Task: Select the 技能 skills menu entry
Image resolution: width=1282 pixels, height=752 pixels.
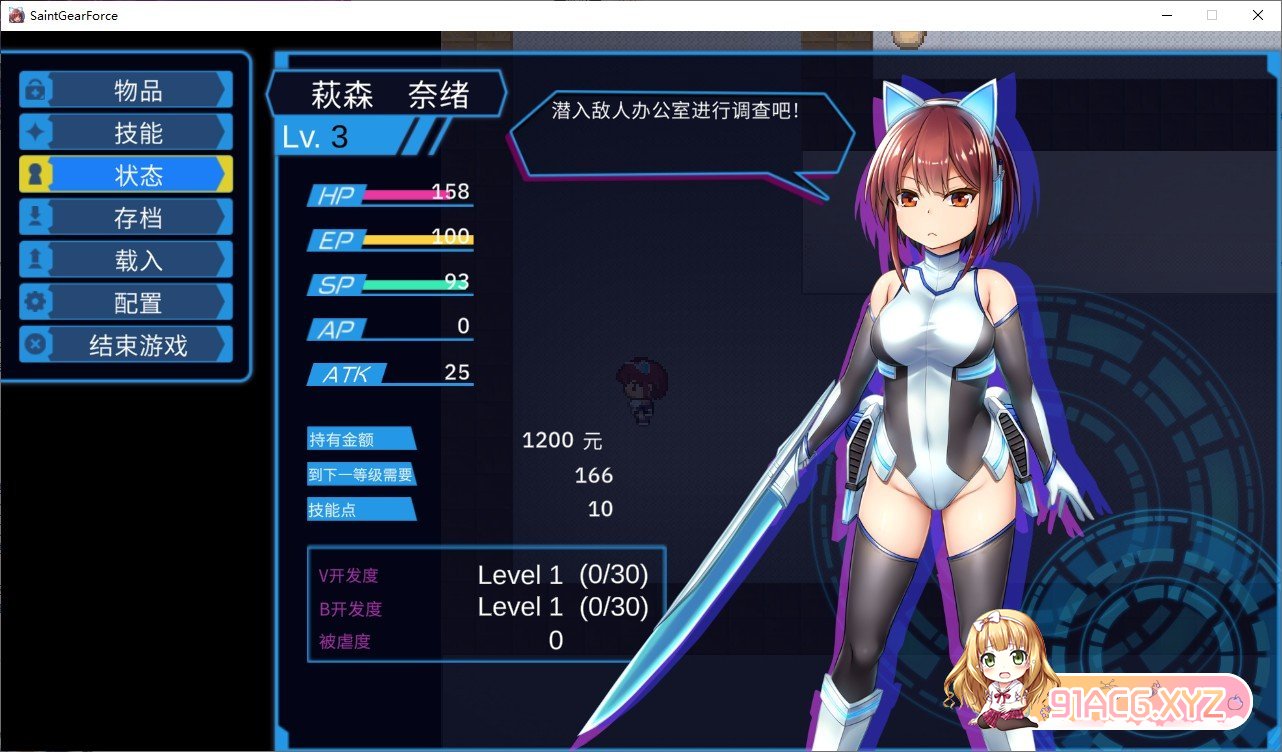Action: [127, 133]
